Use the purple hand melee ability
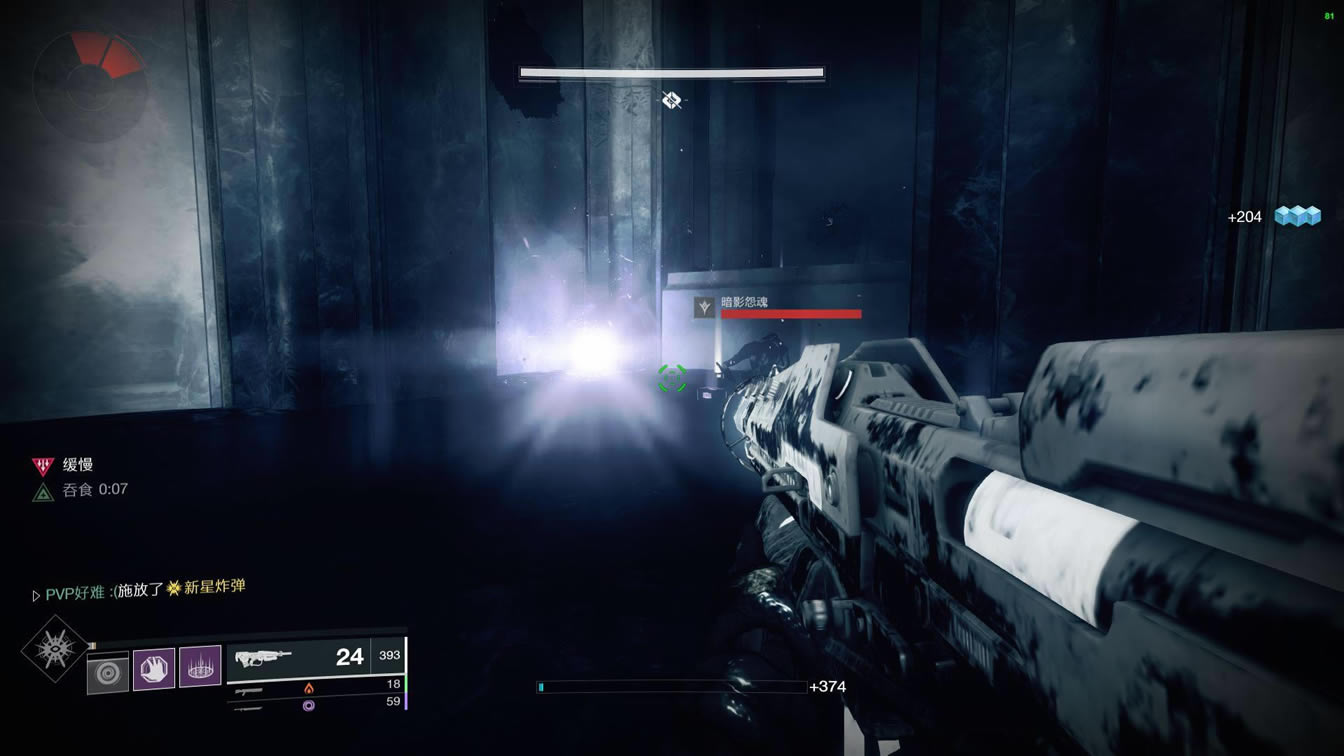1344x756 pixels. coord(154,668)
